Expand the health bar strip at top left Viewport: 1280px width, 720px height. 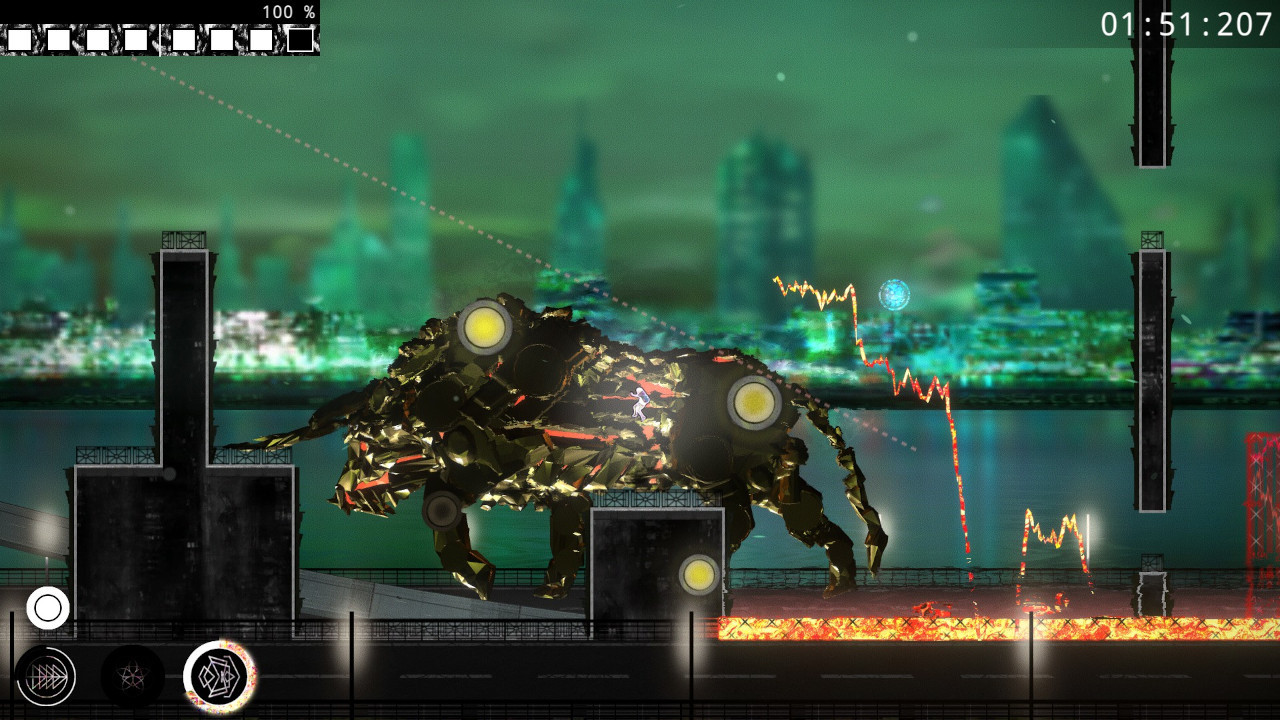tap(160, 38)
